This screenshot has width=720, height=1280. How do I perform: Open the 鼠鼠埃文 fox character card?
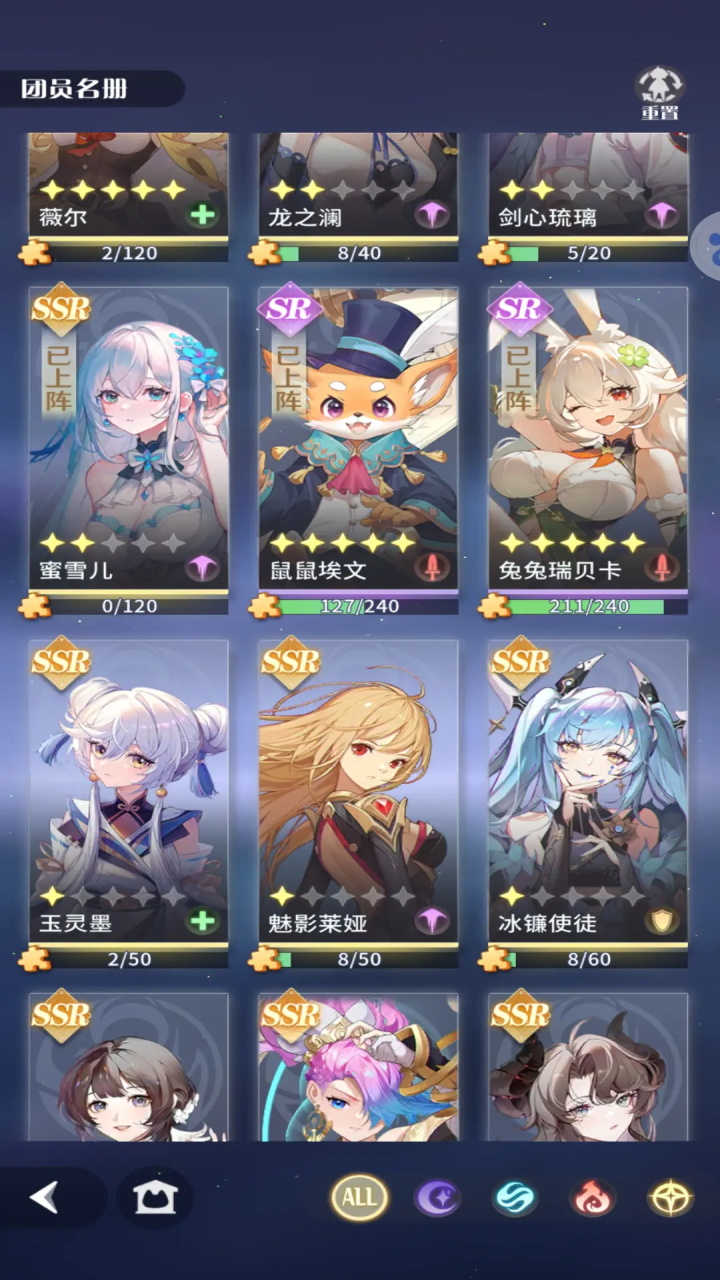[358, 438]
